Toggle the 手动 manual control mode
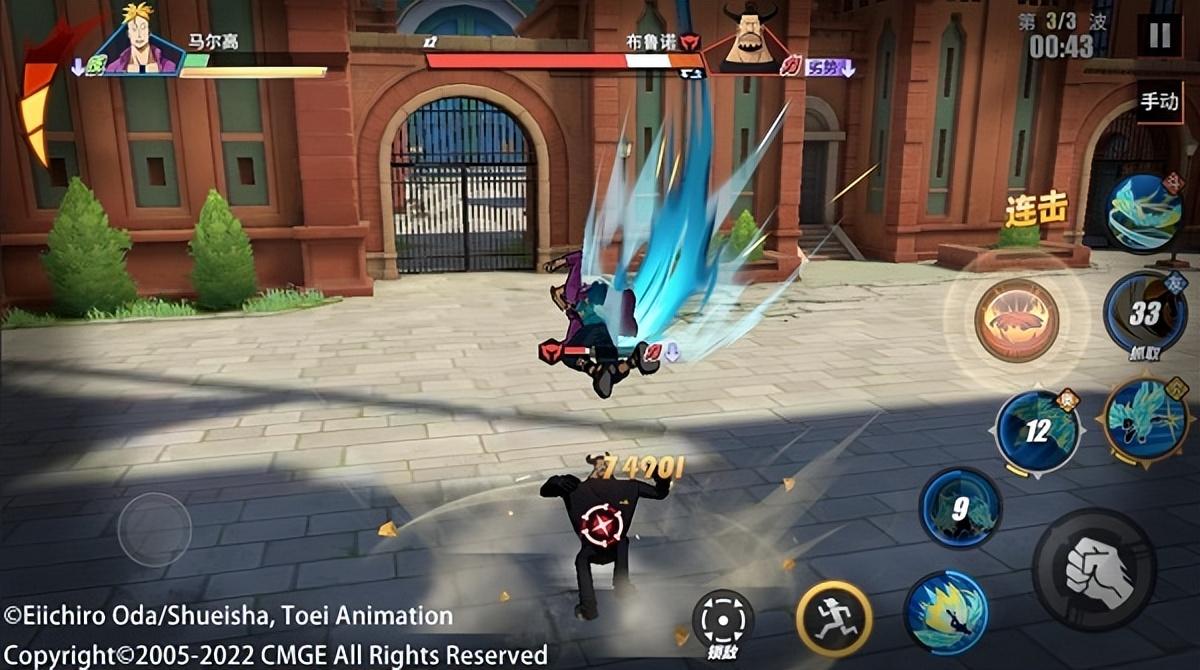Screen dimensions: 1200x670 click(x=1159, y=103)
